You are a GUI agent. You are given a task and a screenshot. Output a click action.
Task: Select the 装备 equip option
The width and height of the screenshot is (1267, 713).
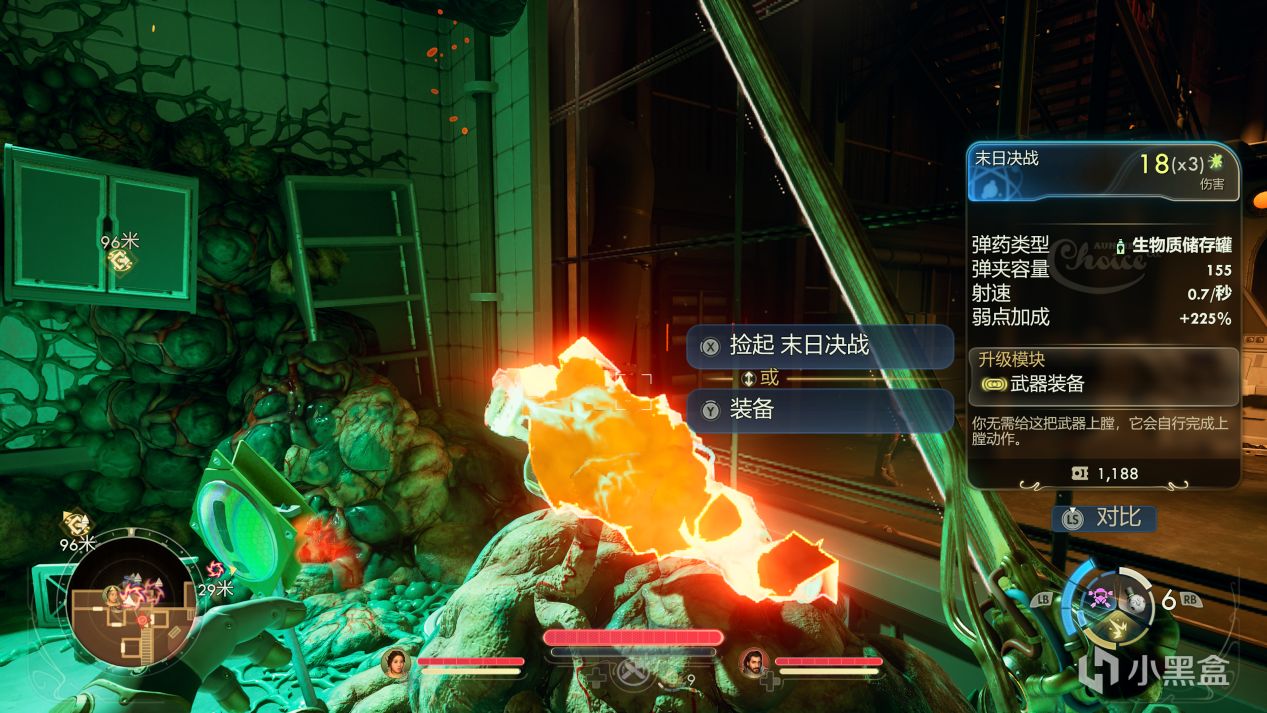coord(819,410)
